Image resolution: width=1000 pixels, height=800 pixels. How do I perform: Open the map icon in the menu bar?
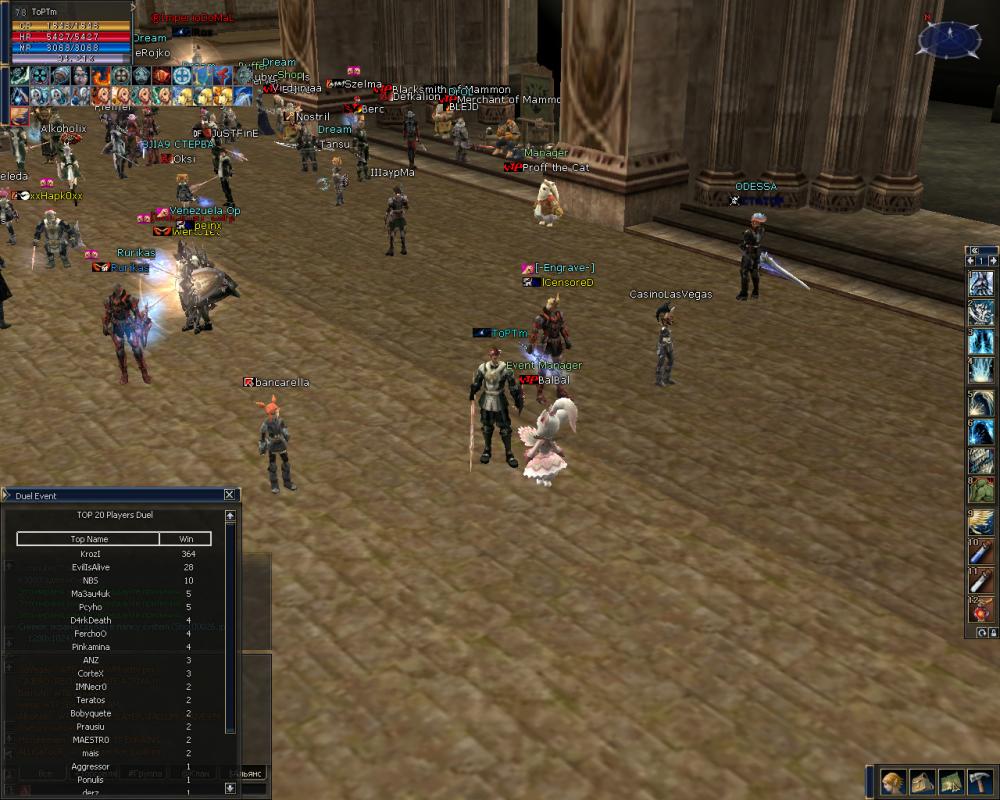pyautogui.click(x=949, y=782)
